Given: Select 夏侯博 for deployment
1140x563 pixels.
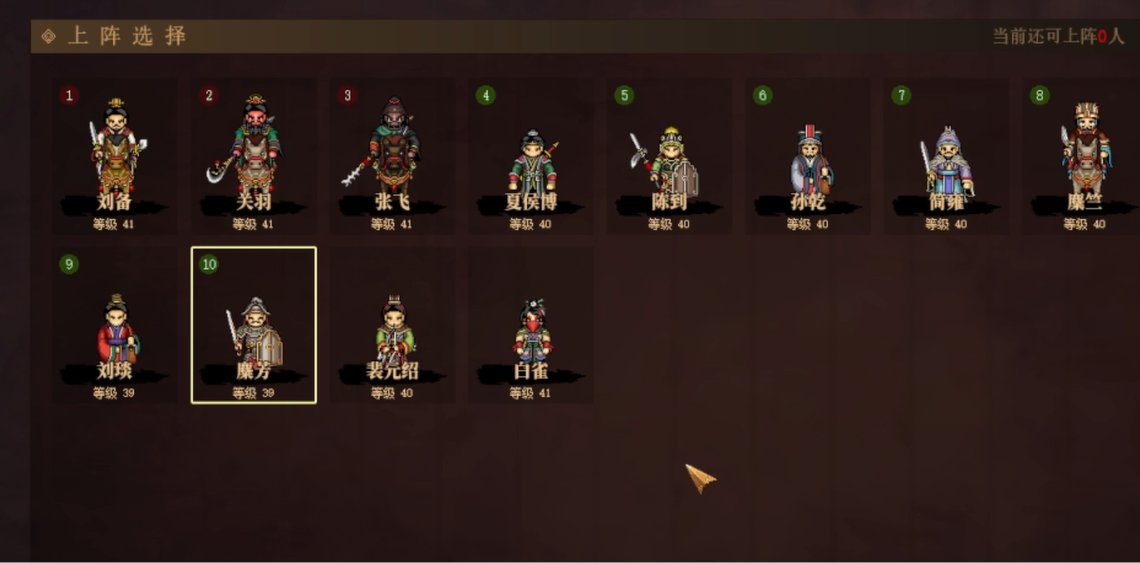Looking at the screenshot, I should 531,157.
